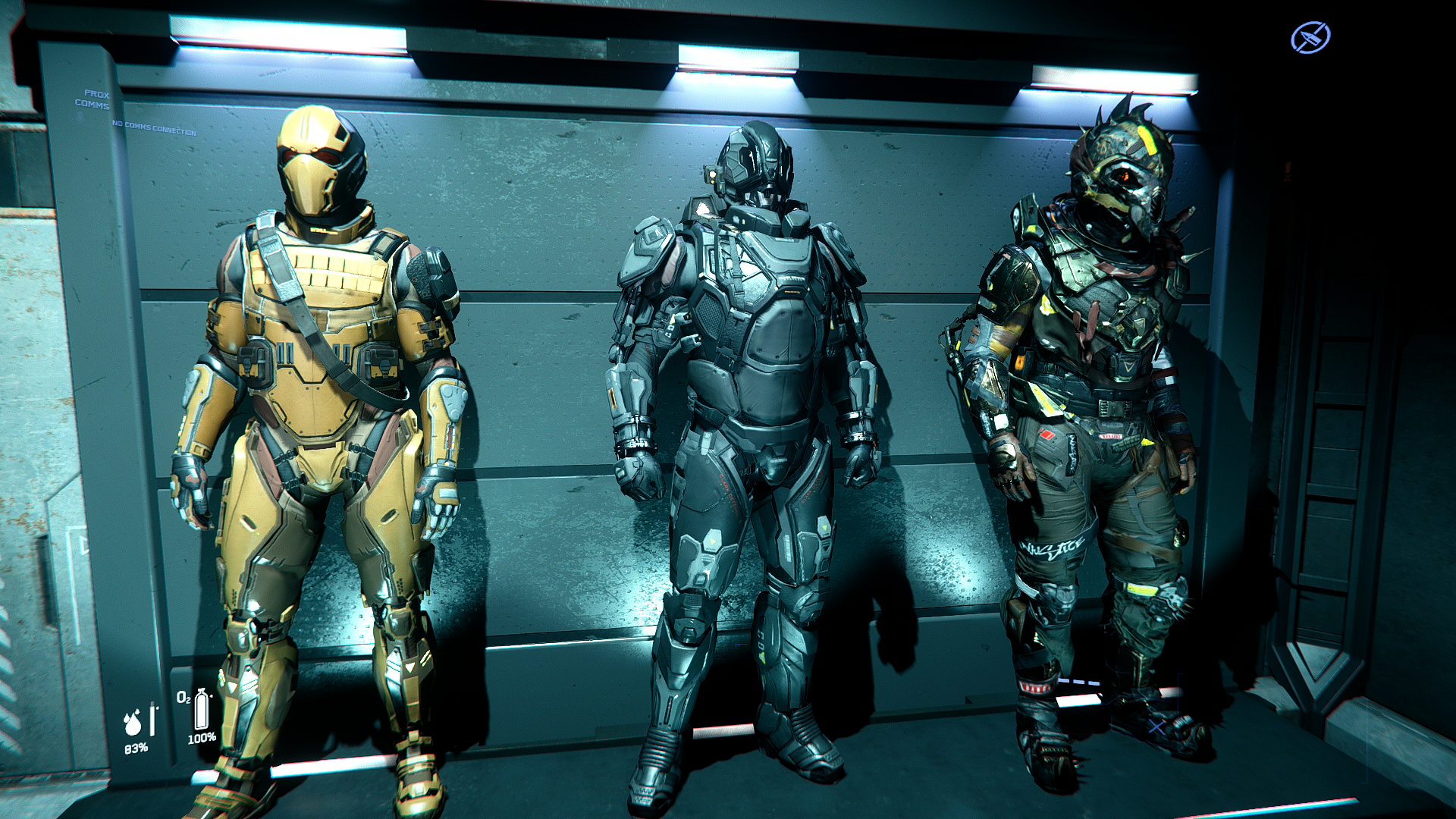Select the Prox Comms indicator
Image resolution: width=1456 pixels, height=819 pixels.
93,99
